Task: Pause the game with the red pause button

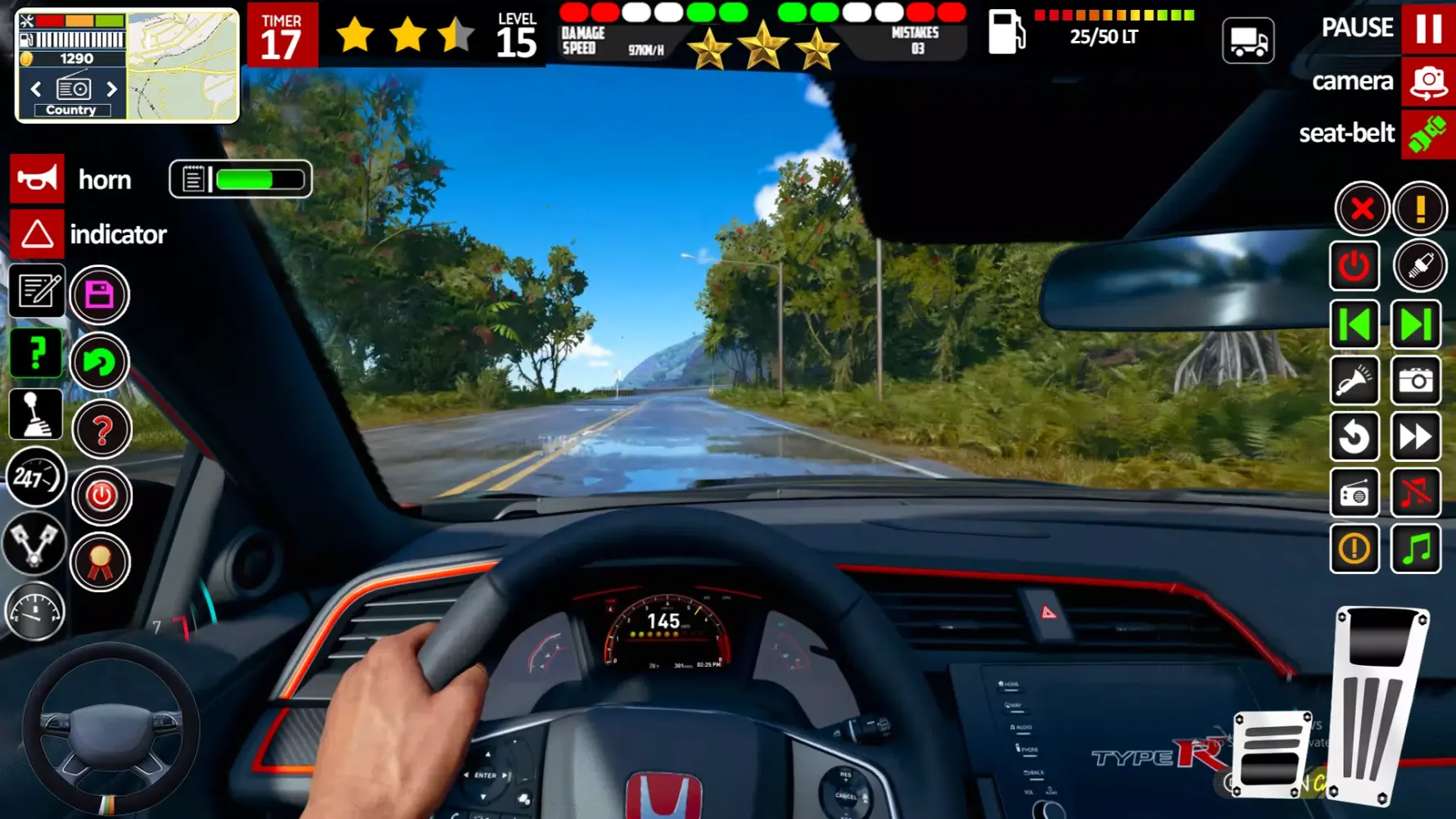Action: click(1428, 29)
